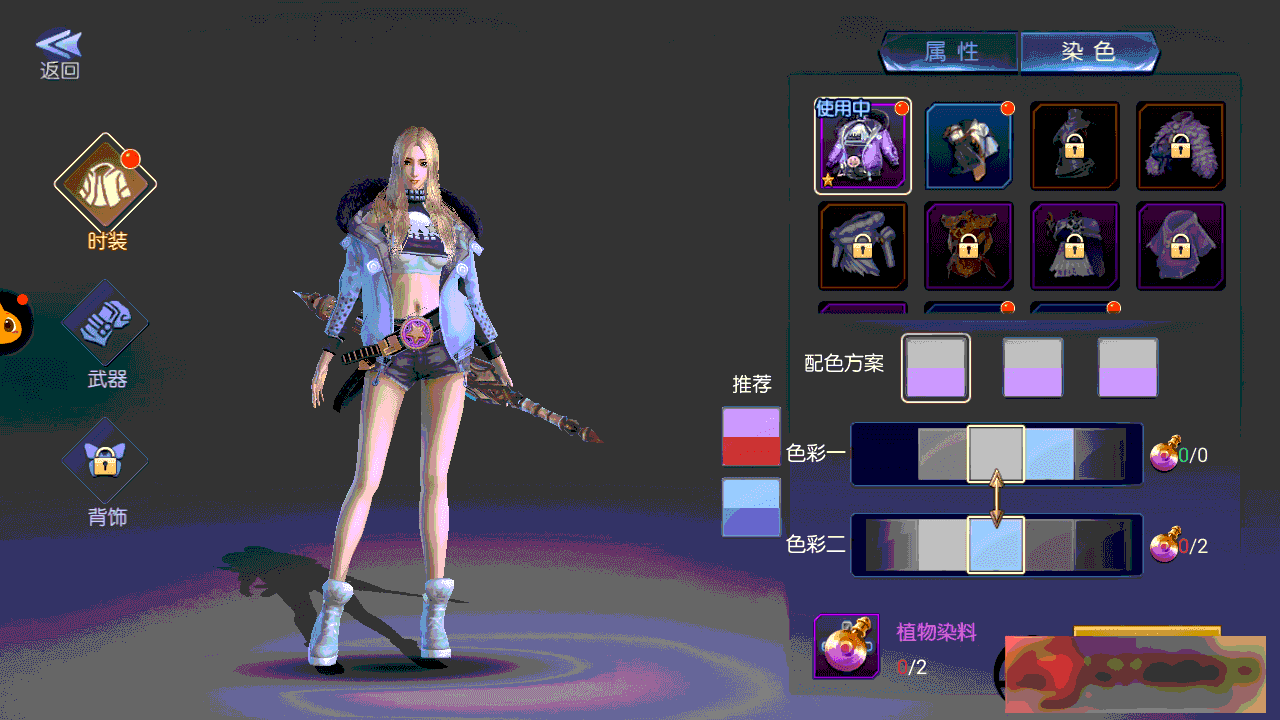Select the 染色 tab
This screenshot has height=720, width=1280.
click(x=1088, y=52)
